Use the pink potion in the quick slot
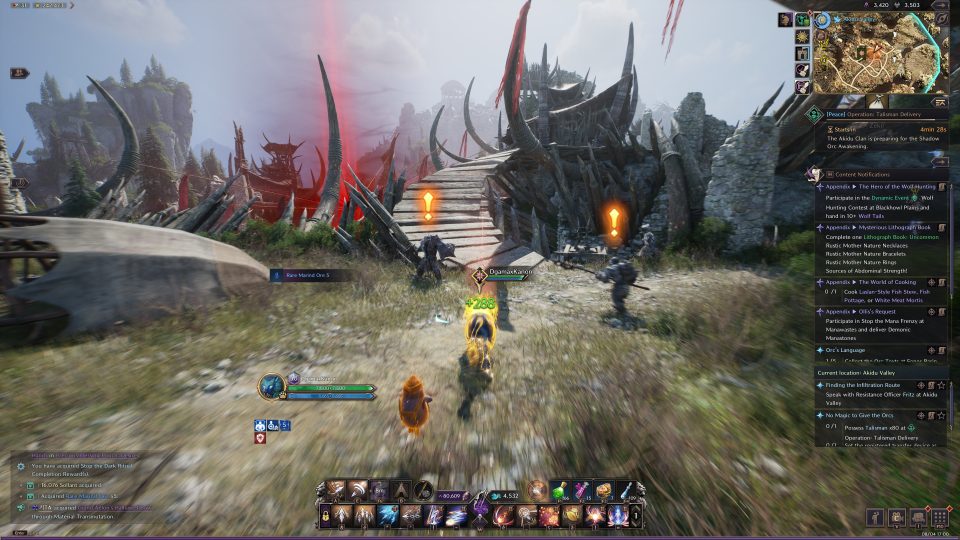This screenshot has width=960, height=540. (x=580, y=490)
